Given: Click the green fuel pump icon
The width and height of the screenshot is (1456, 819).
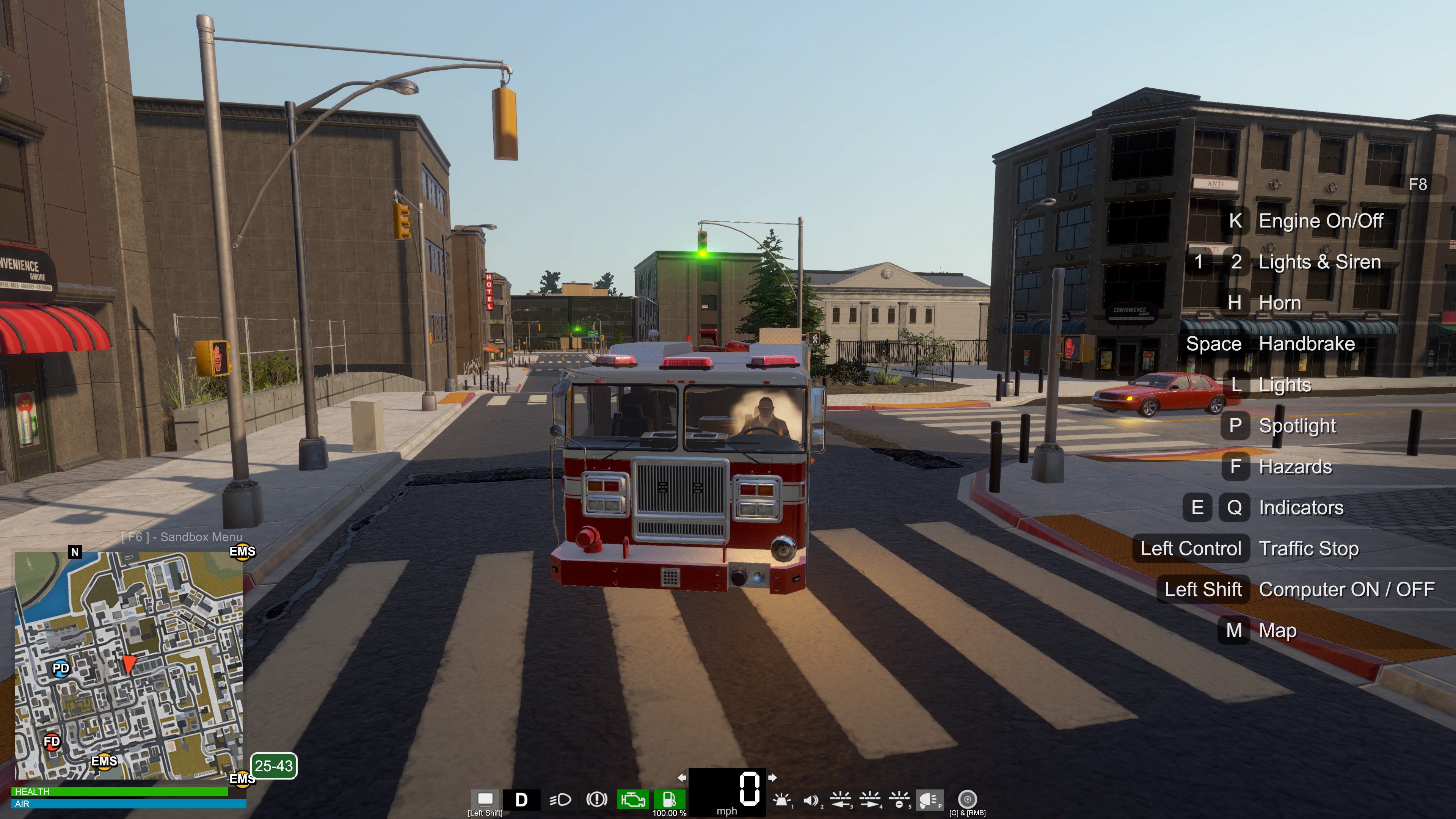Looking at the screenshot, I should (x=669, y=799).
